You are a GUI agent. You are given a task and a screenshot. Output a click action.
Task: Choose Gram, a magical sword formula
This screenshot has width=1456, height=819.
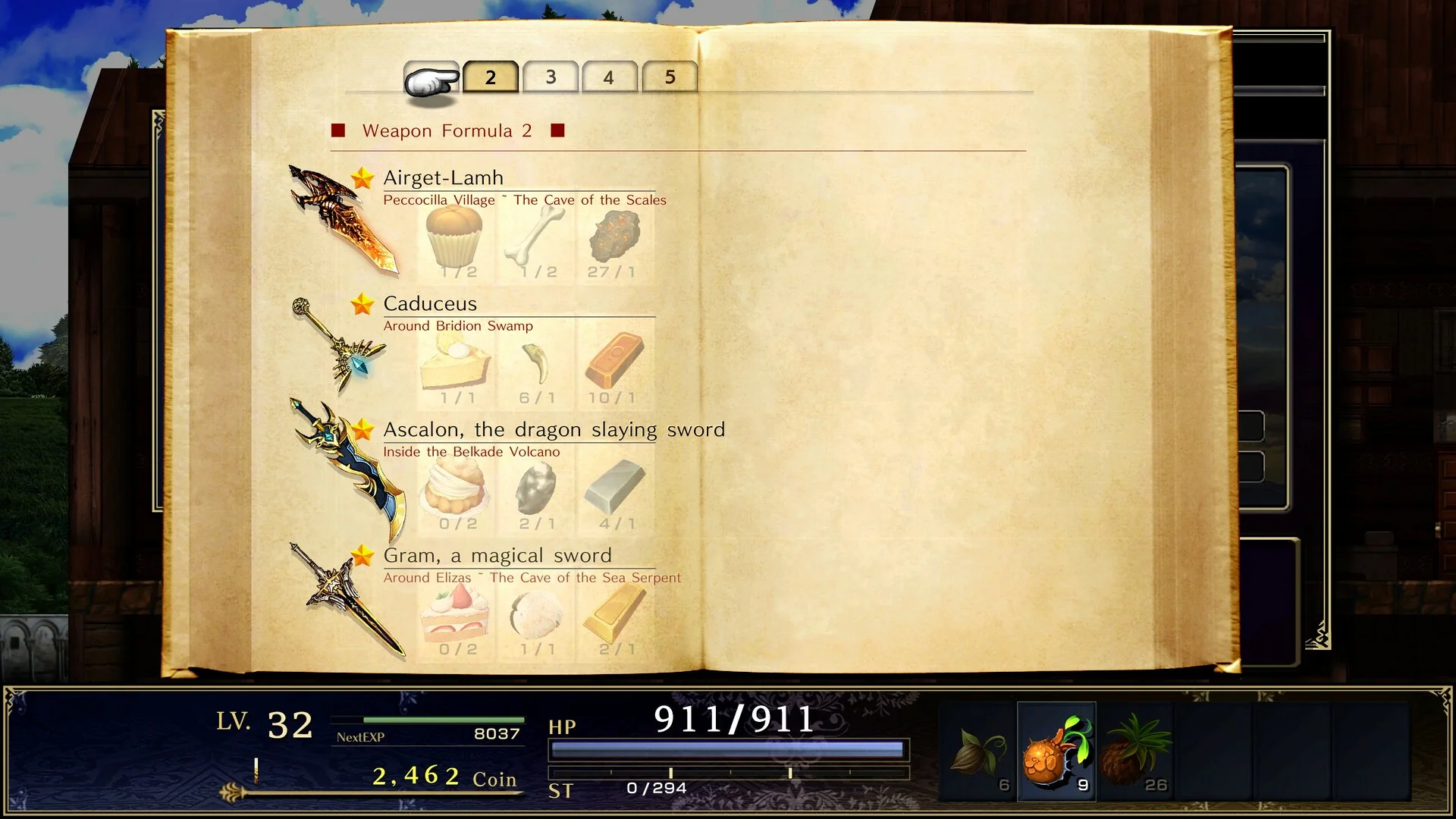coord(497,555)
